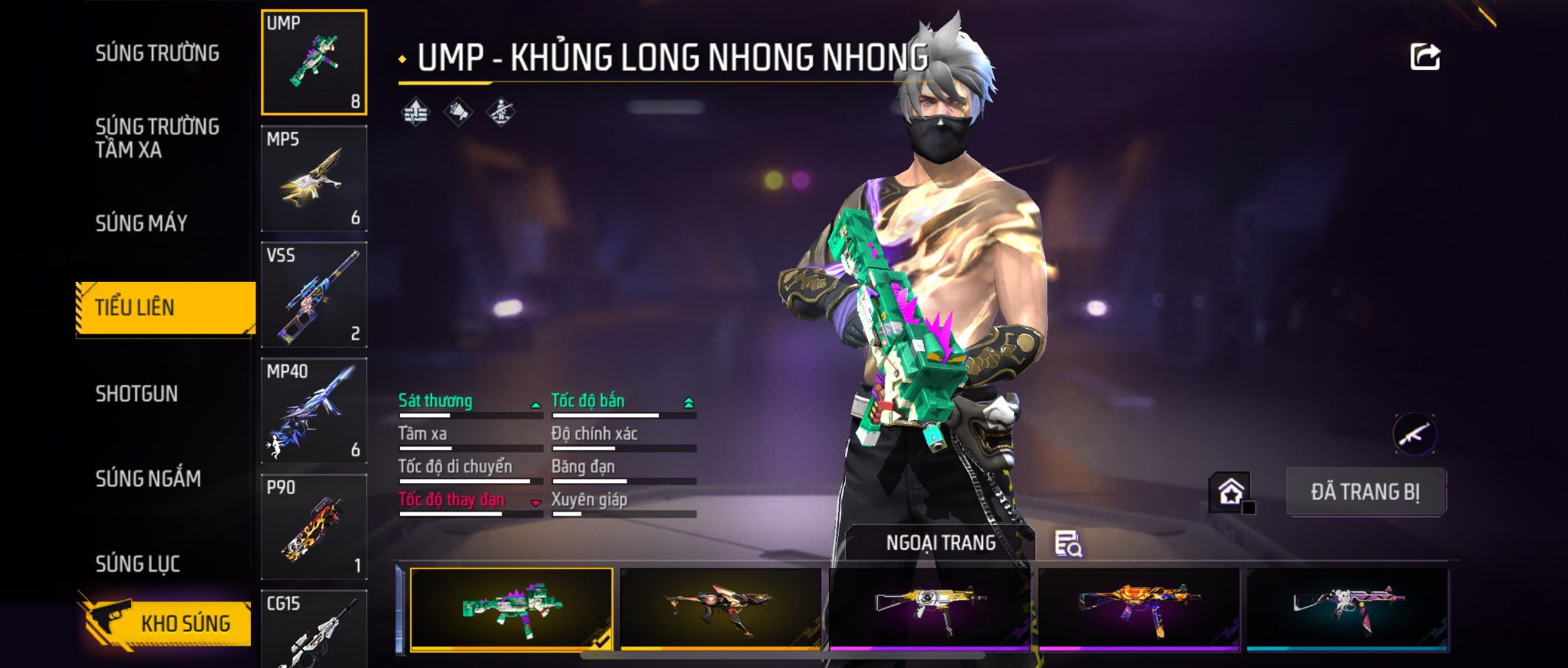Select the Súng Máy category
This screenshot has height=668, width=1568.
pyautogui.click(x=141, y=223)
